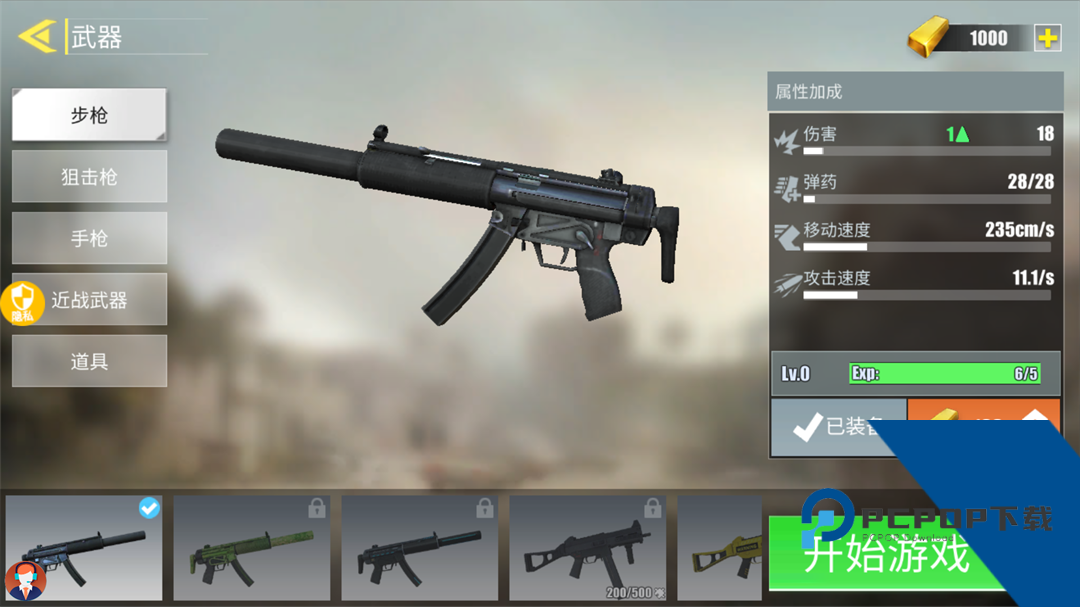Viewport: 1080px width, 607px height.
Task: Add gold with the yellow plus button
Action: (x=1047, y=38)
